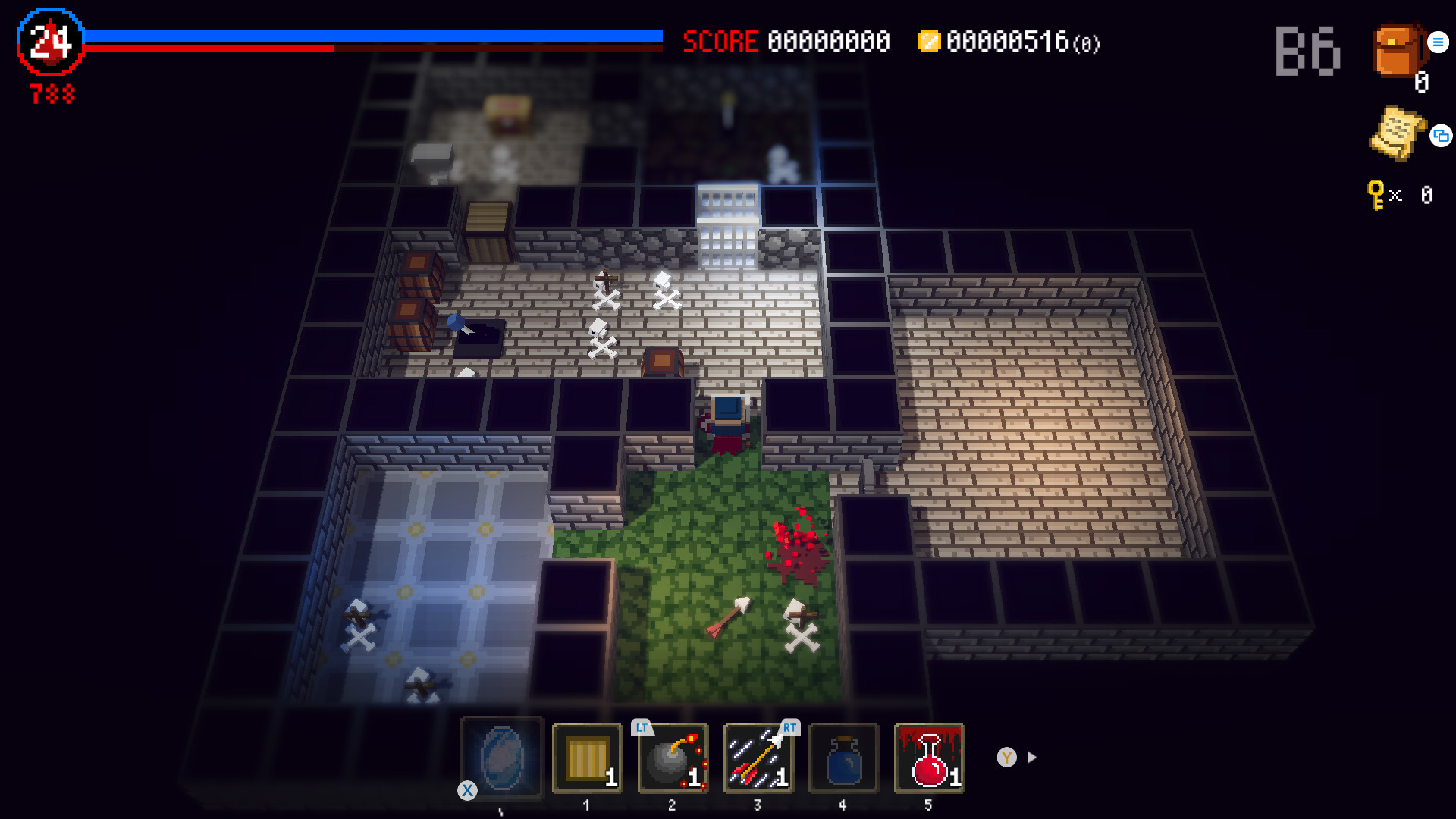Toggle the mirror item bound to X
The image size is (1456, 819).
502,758
